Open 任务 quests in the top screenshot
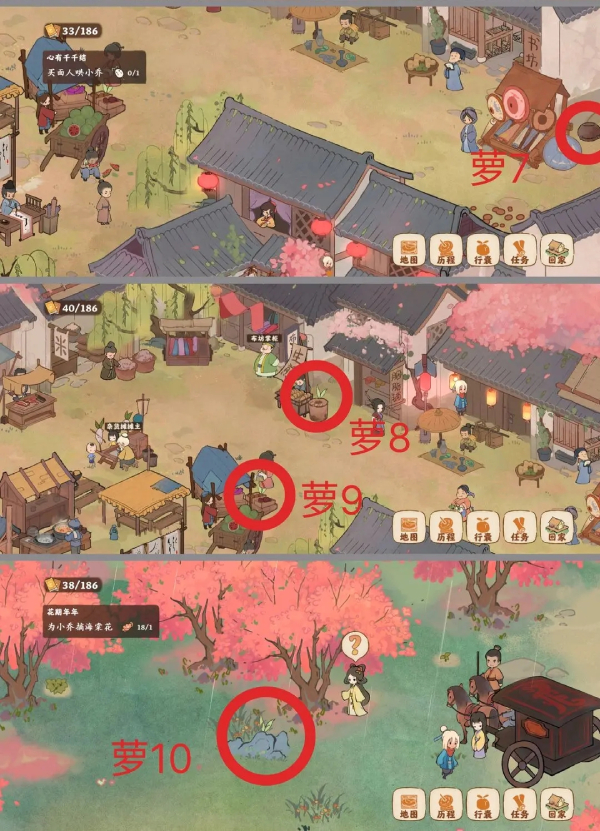The width and height of the screenshot is (600, 831). (518, 250)
